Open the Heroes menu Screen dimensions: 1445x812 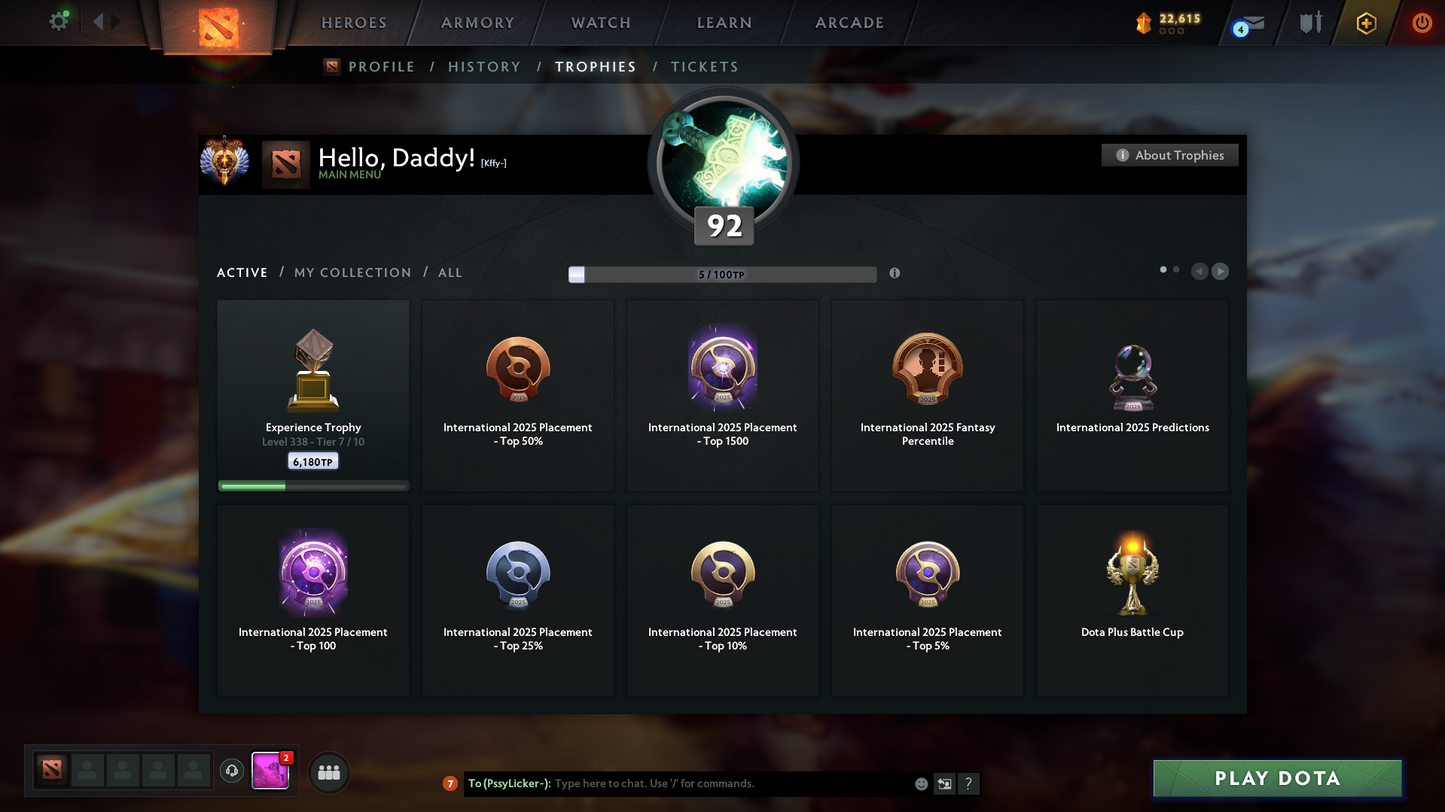353,23
